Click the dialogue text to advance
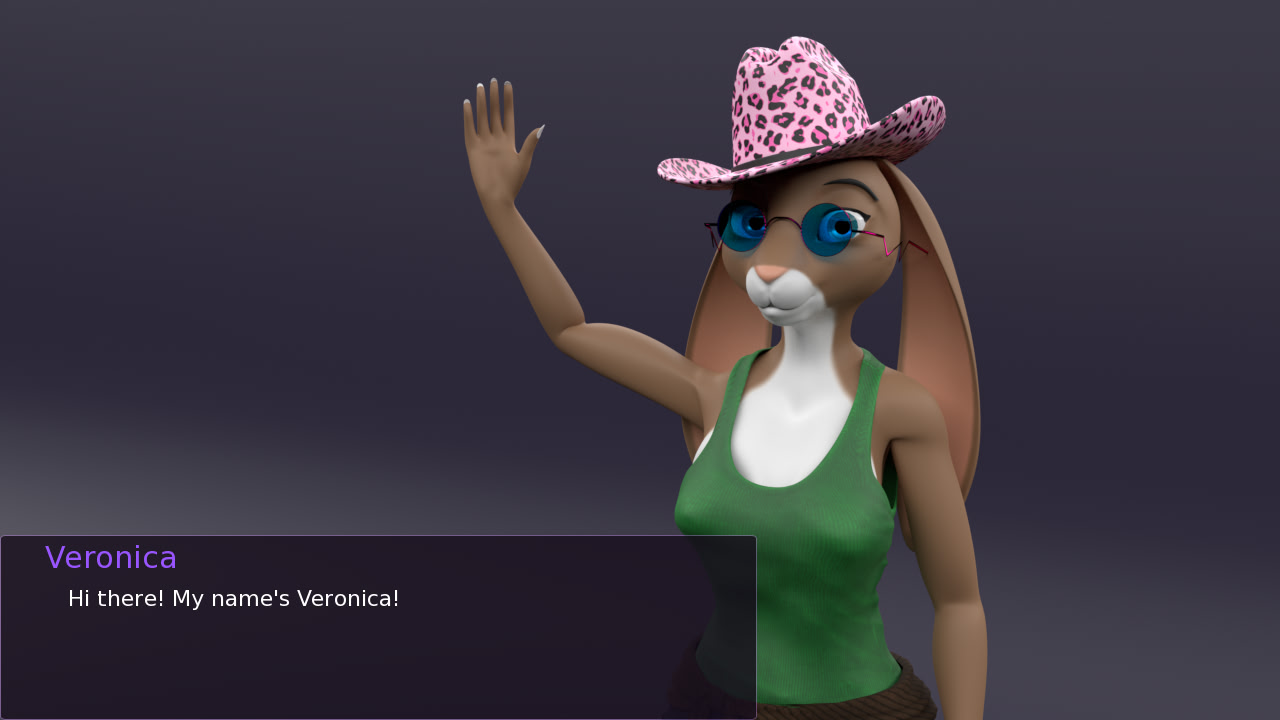 (x=233, y=598)
